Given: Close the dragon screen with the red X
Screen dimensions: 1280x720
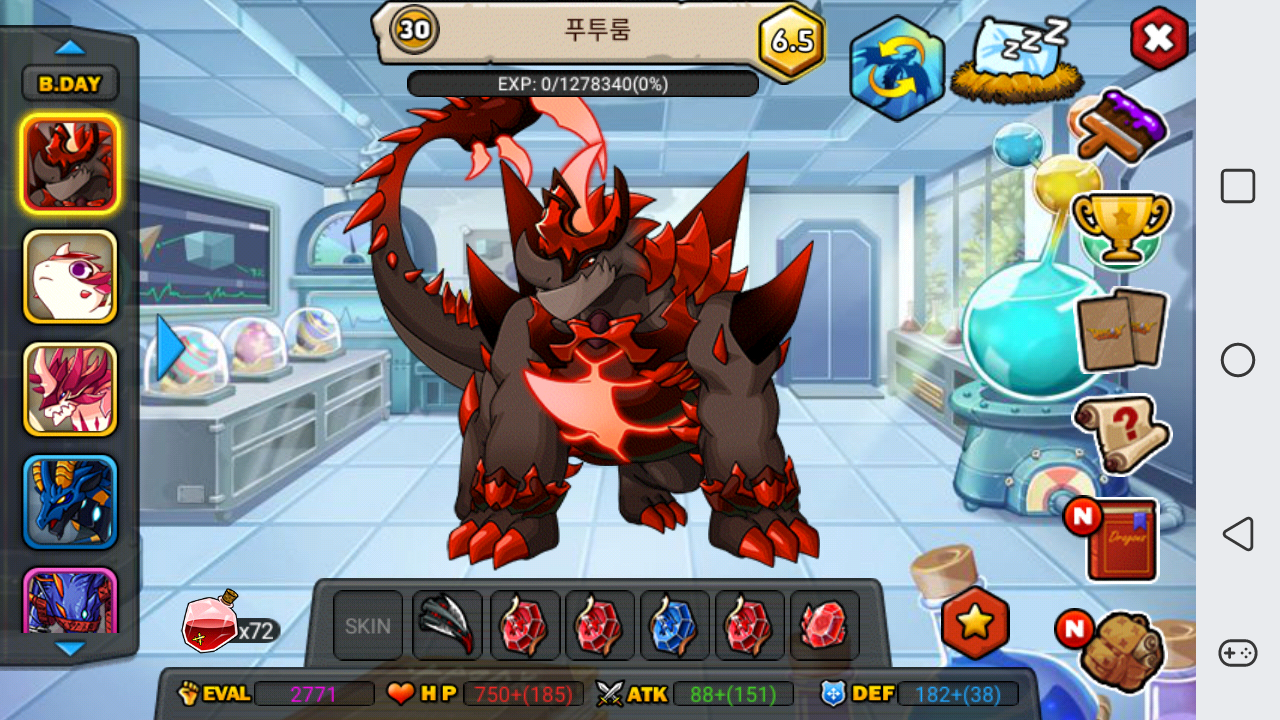Looking at the screenshot, I should click(x=1159, y=39).
